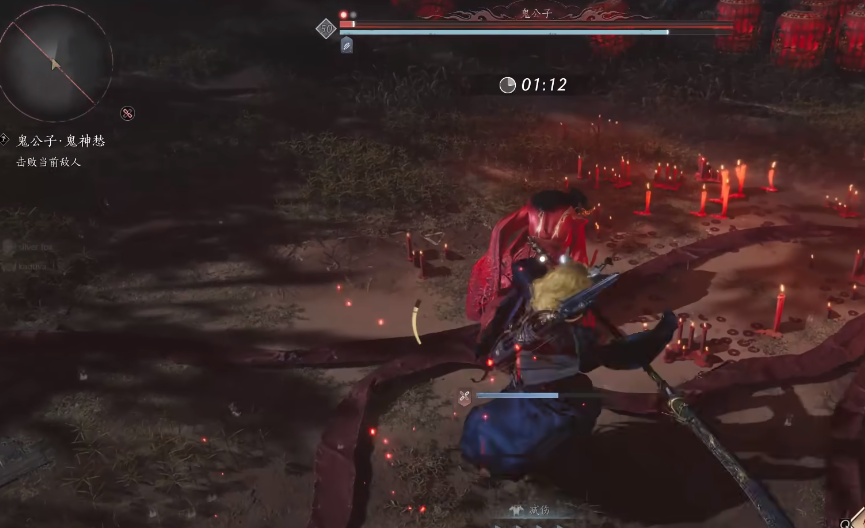Inspect the feather status icon under boss bar

pyautogui.click(x=346, y=45)
